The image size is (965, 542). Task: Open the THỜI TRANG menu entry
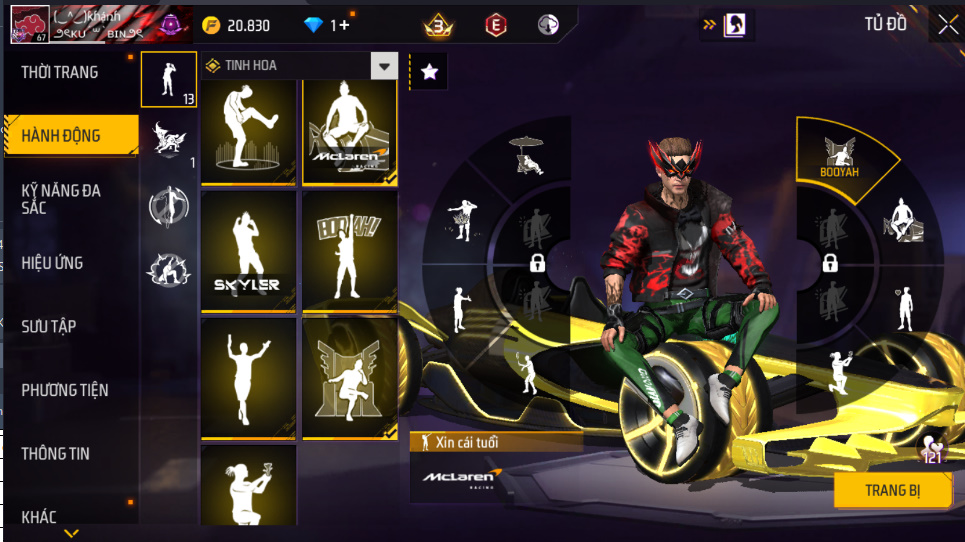[60, 72]
